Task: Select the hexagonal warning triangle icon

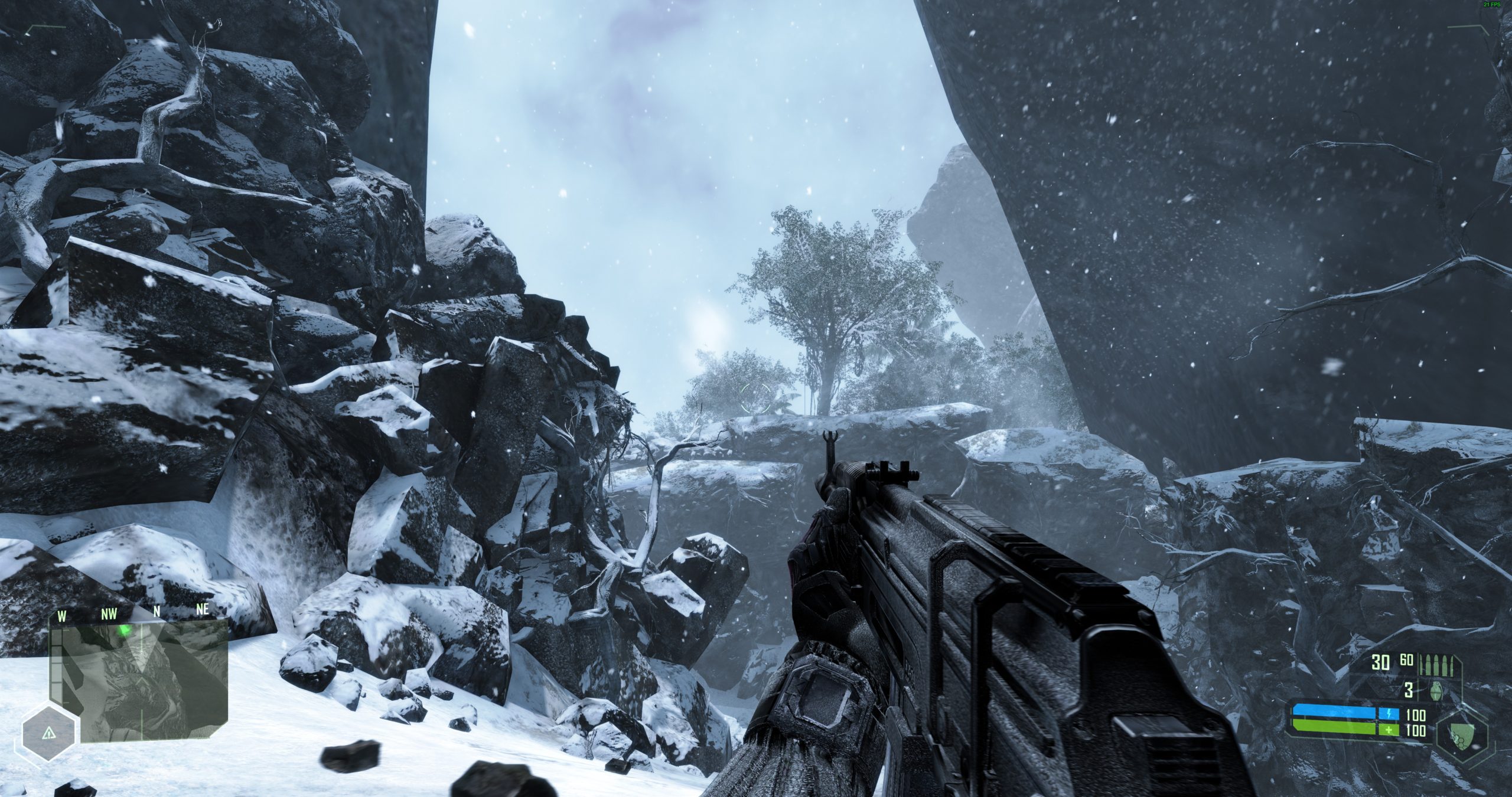Action: point(48,733)
